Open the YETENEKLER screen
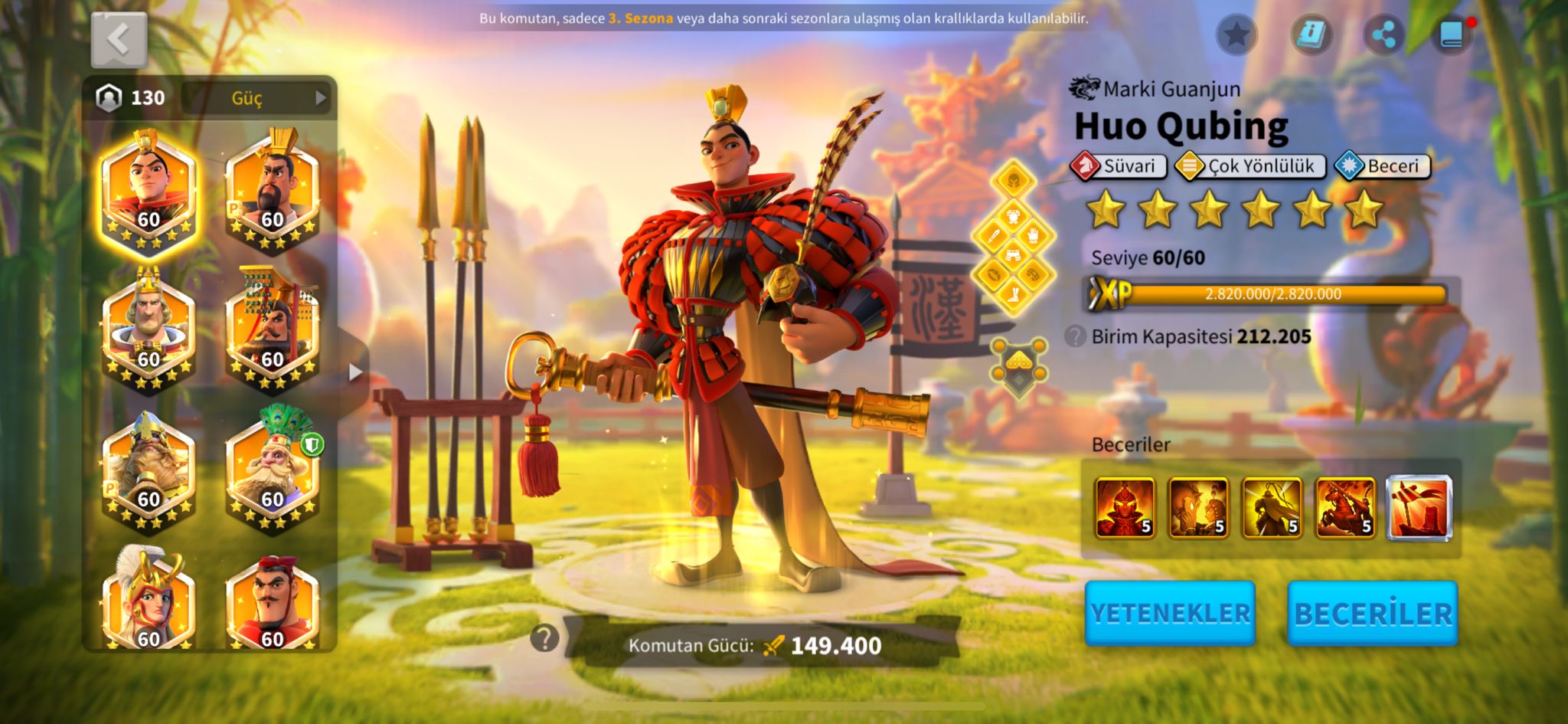Viewport: 1568px width, 724px height. 1170,613
